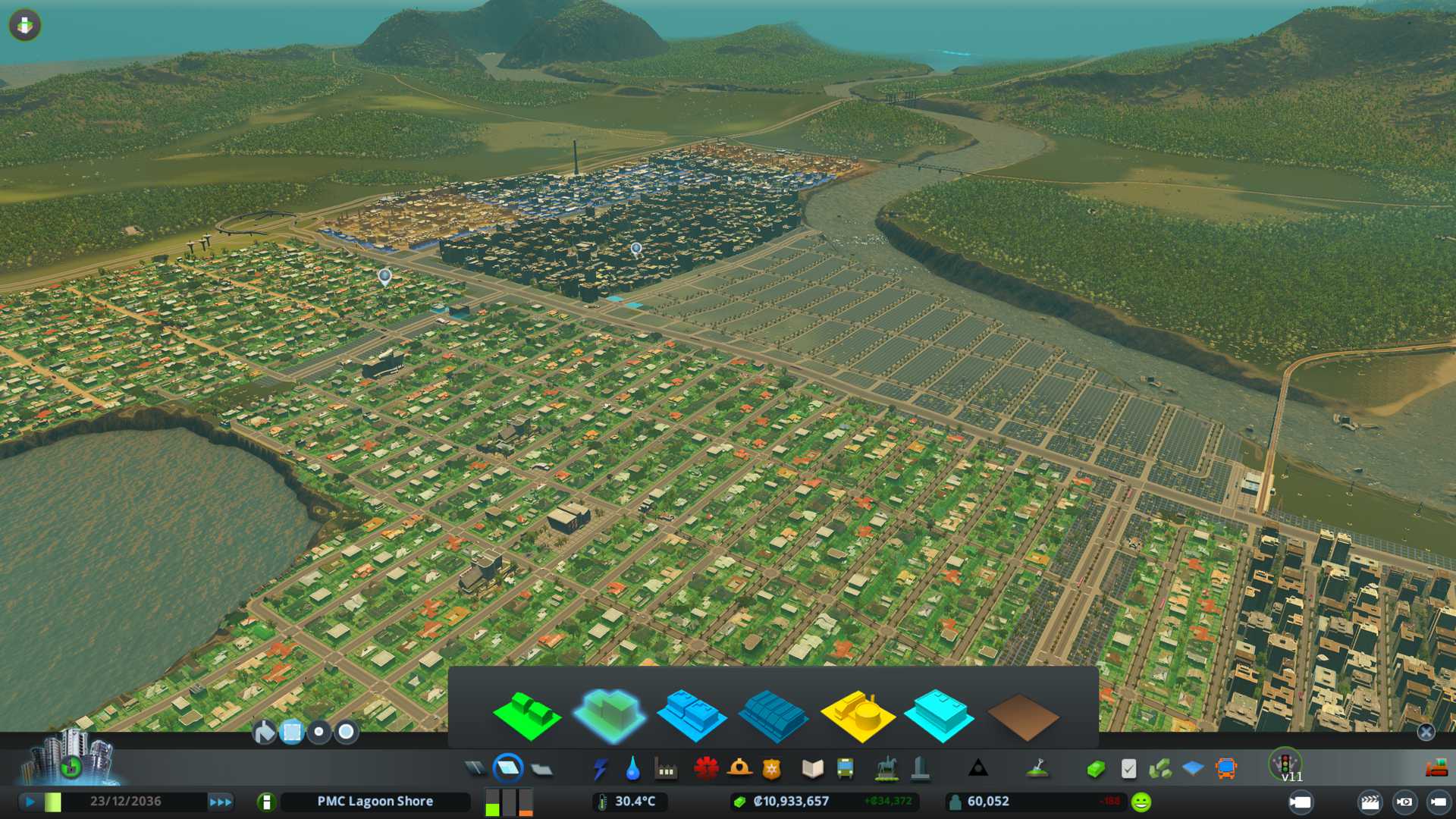Open the Fire Department helmet menu
This screenshot has height=819, width=1456.
point(739,769)
